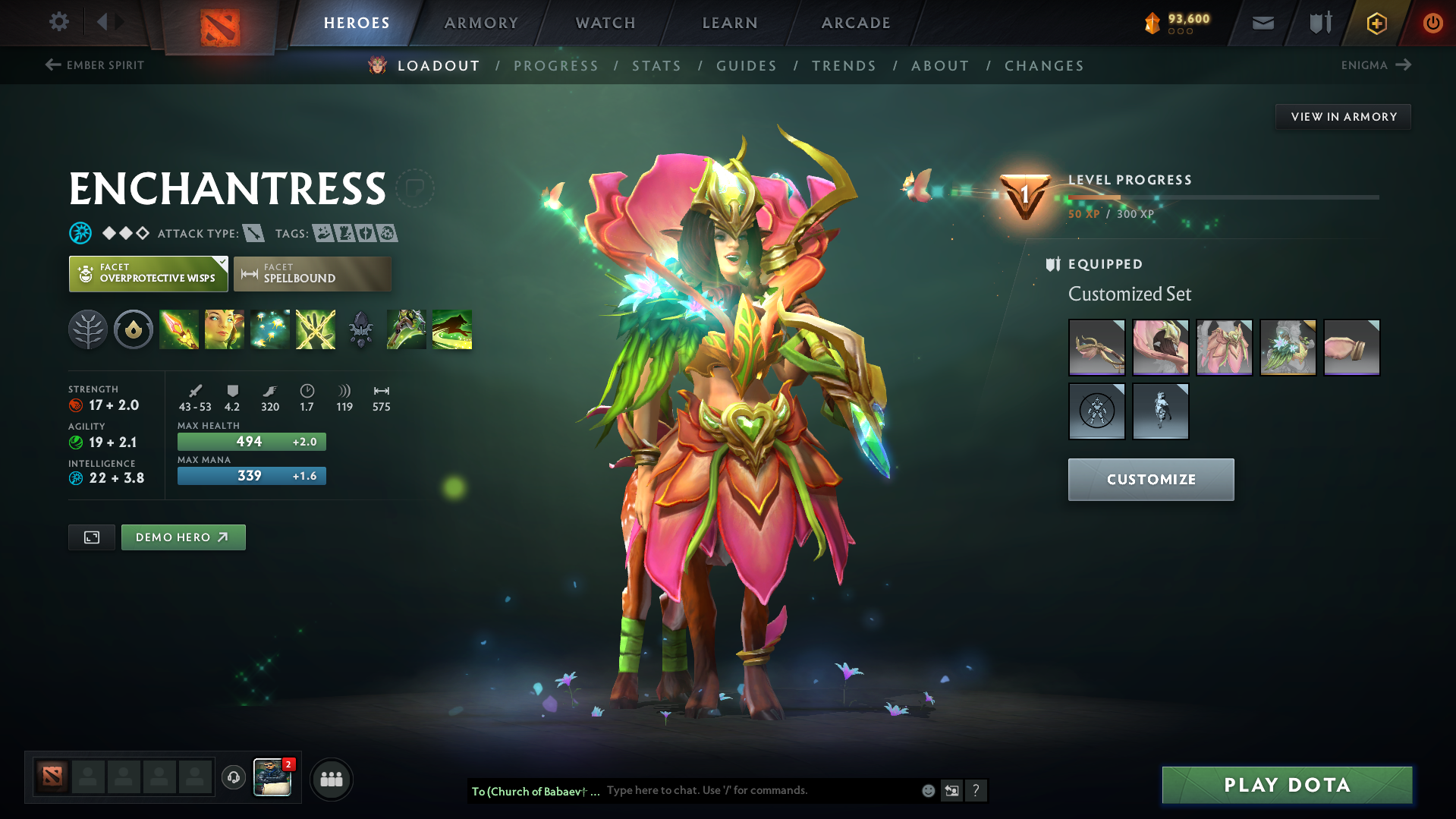Click the Untouchable chains ability icon

point(315,329)
